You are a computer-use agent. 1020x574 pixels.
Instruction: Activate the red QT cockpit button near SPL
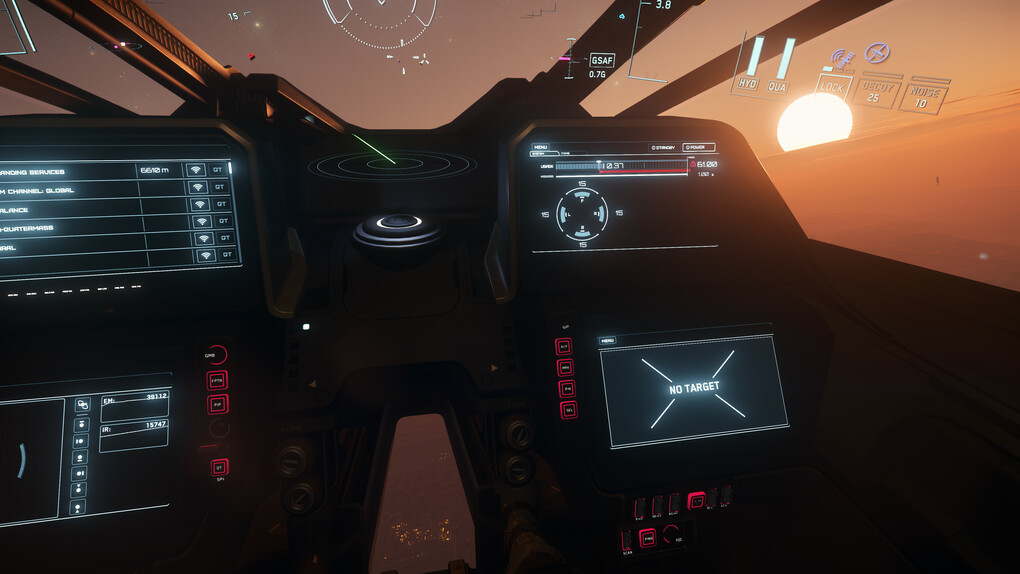coord(219,466)
